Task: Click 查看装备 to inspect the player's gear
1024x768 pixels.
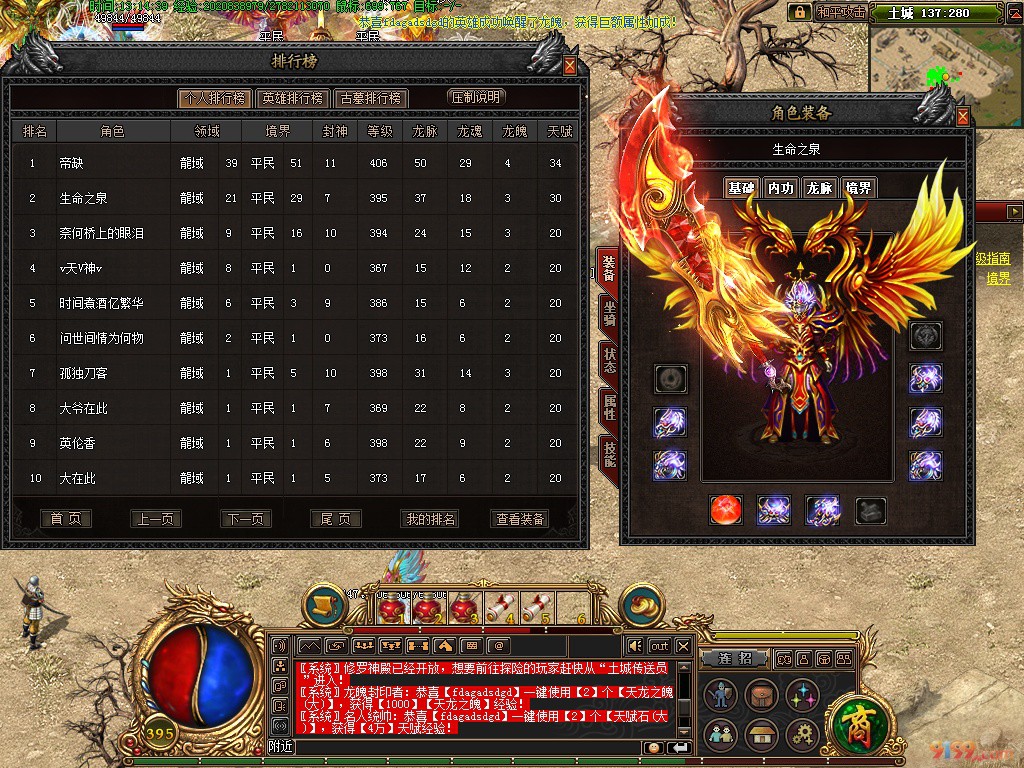Action: pyautogui.click(x=520, y=519)
